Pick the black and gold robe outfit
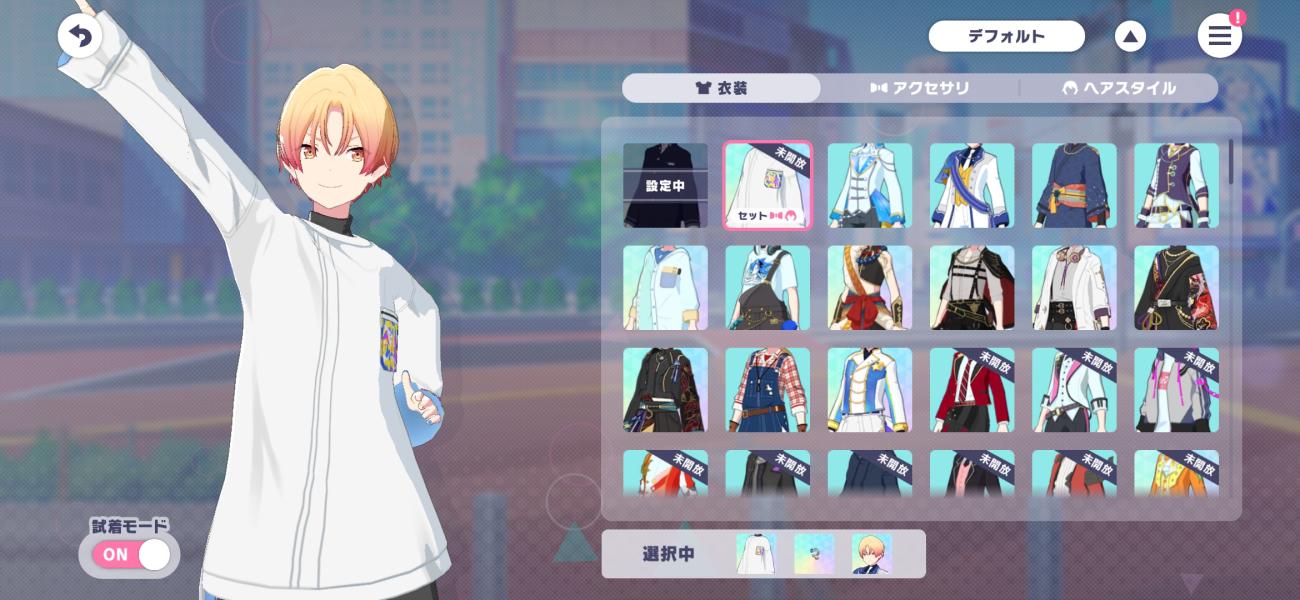 (1176, 288)
